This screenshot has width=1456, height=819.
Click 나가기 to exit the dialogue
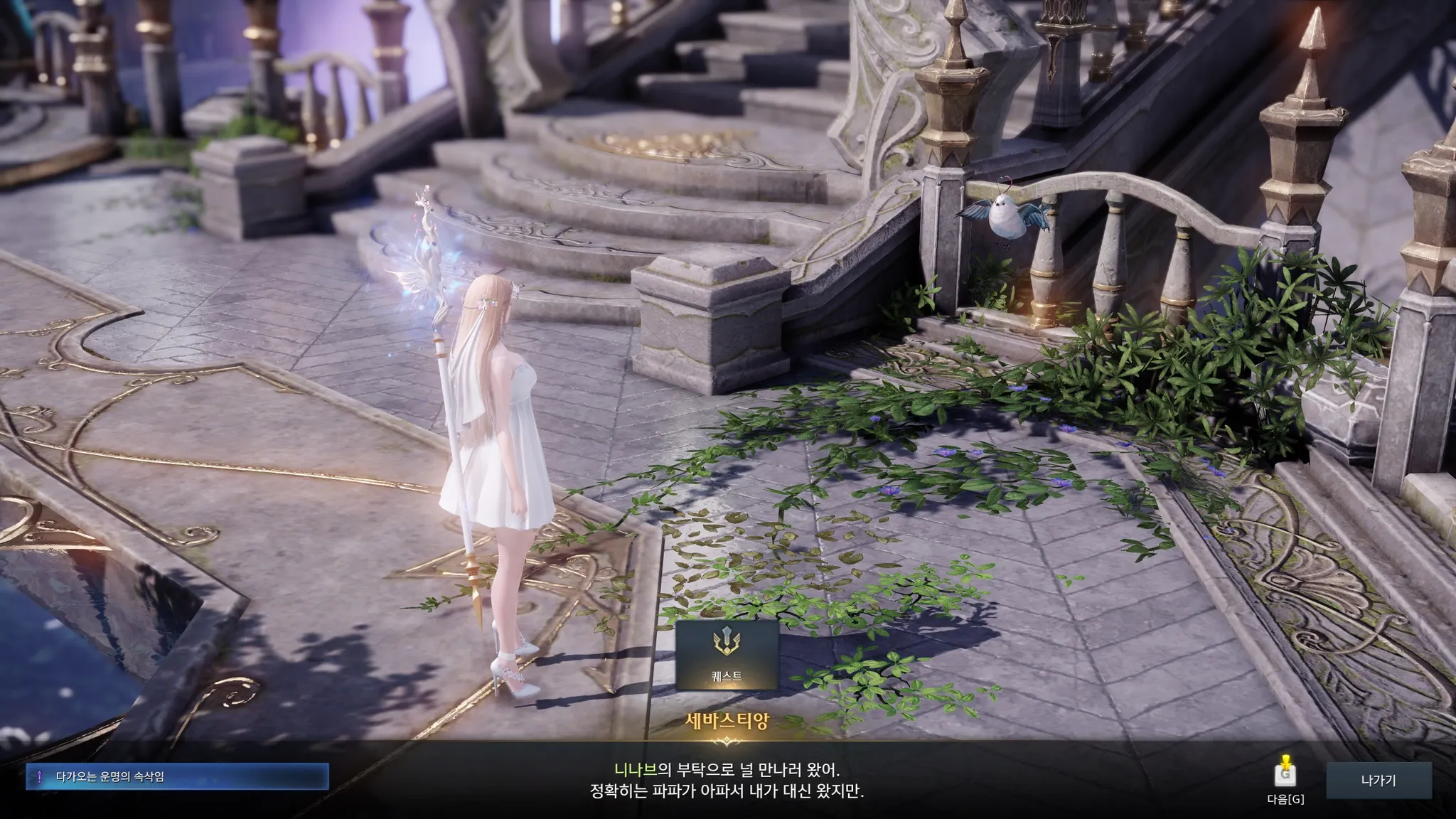point(1379,781)
